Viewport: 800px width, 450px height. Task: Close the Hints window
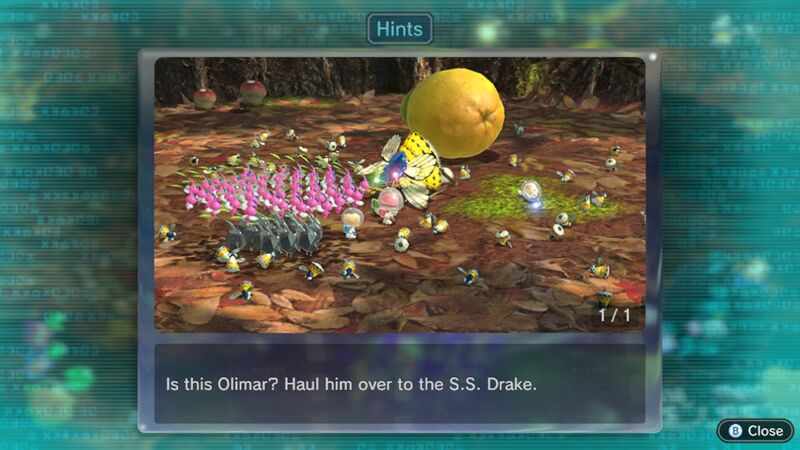point(756,430)
